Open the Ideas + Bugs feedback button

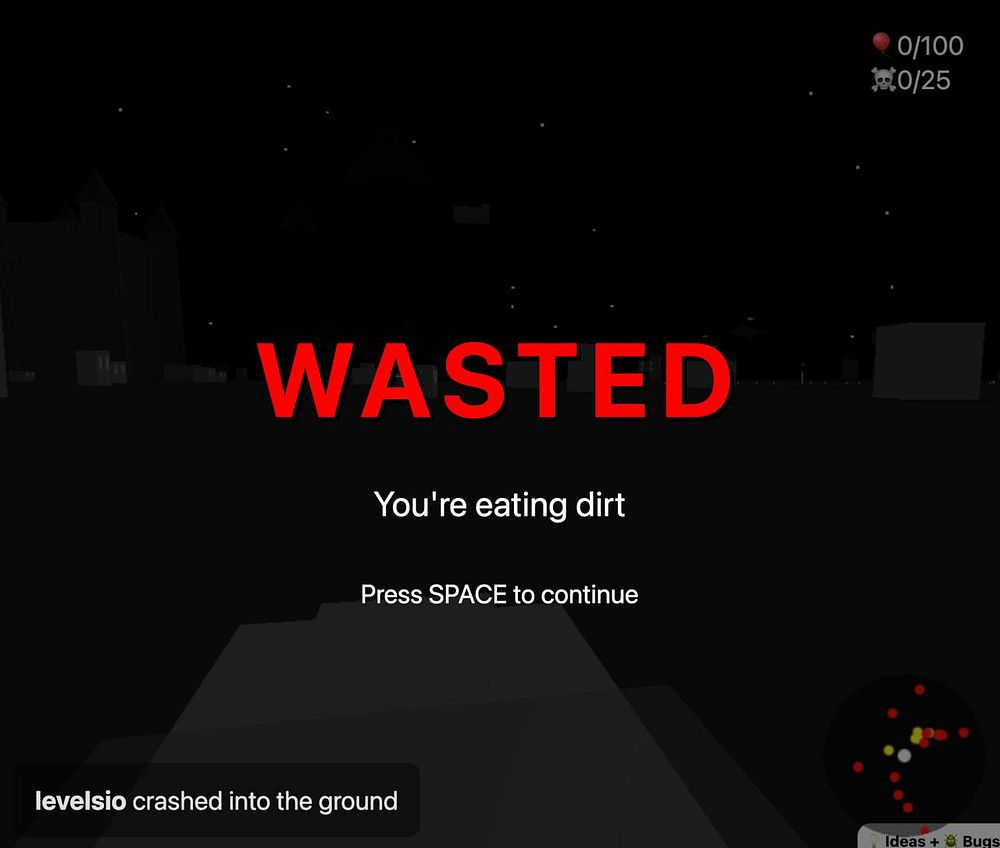931,838
